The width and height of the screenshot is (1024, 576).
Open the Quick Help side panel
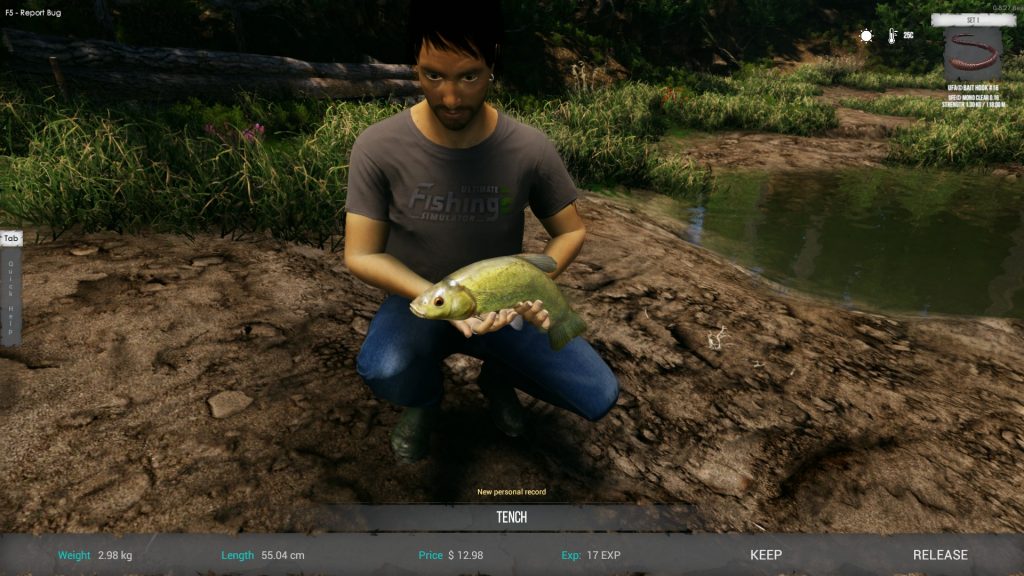pos(11,287)
